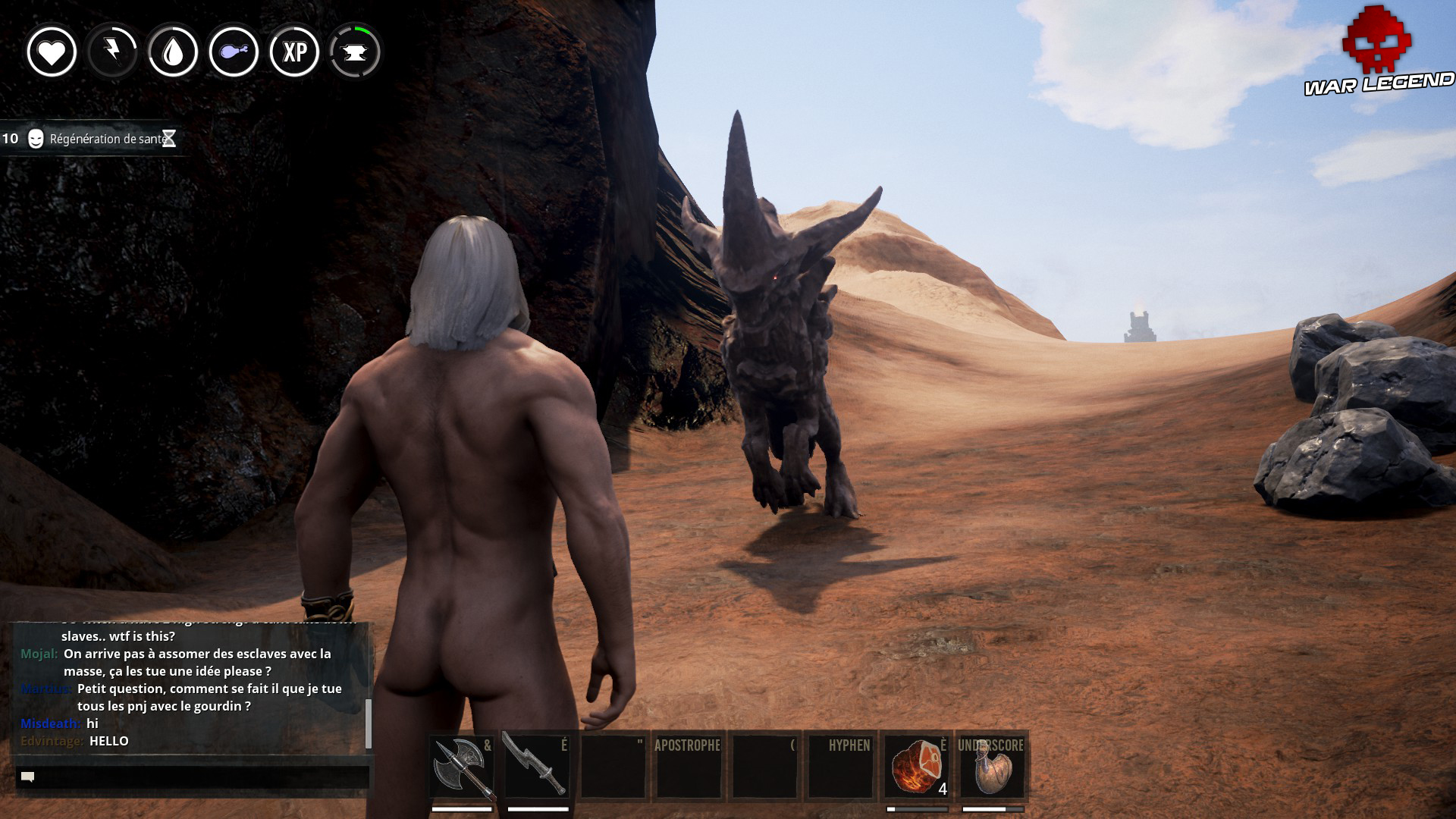Eat the grilled meat in slot È
The height and width of the screenshot is (819, 1456).
(x=914, y=766)
